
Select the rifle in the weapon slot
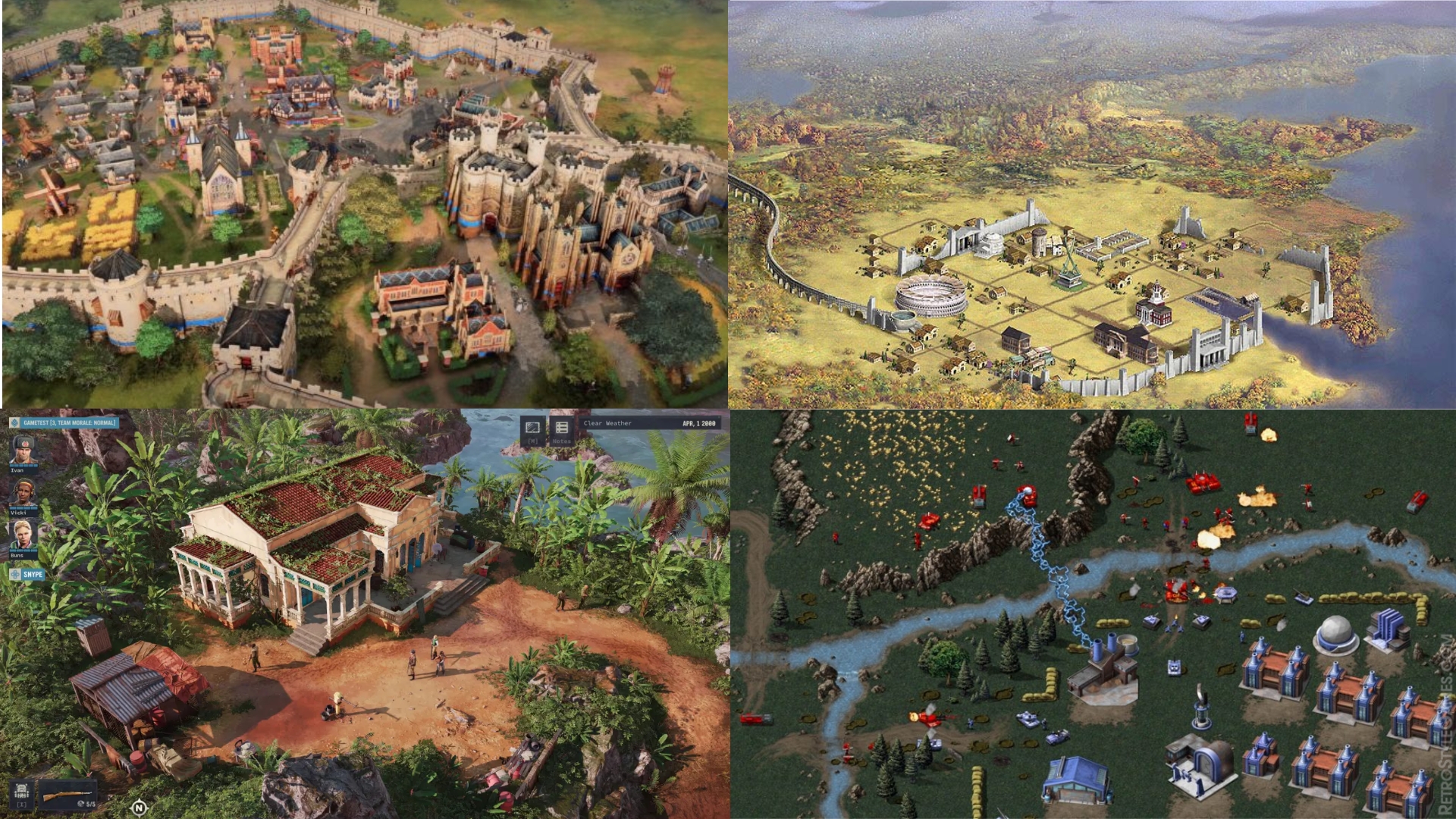(x=64, y=795)
